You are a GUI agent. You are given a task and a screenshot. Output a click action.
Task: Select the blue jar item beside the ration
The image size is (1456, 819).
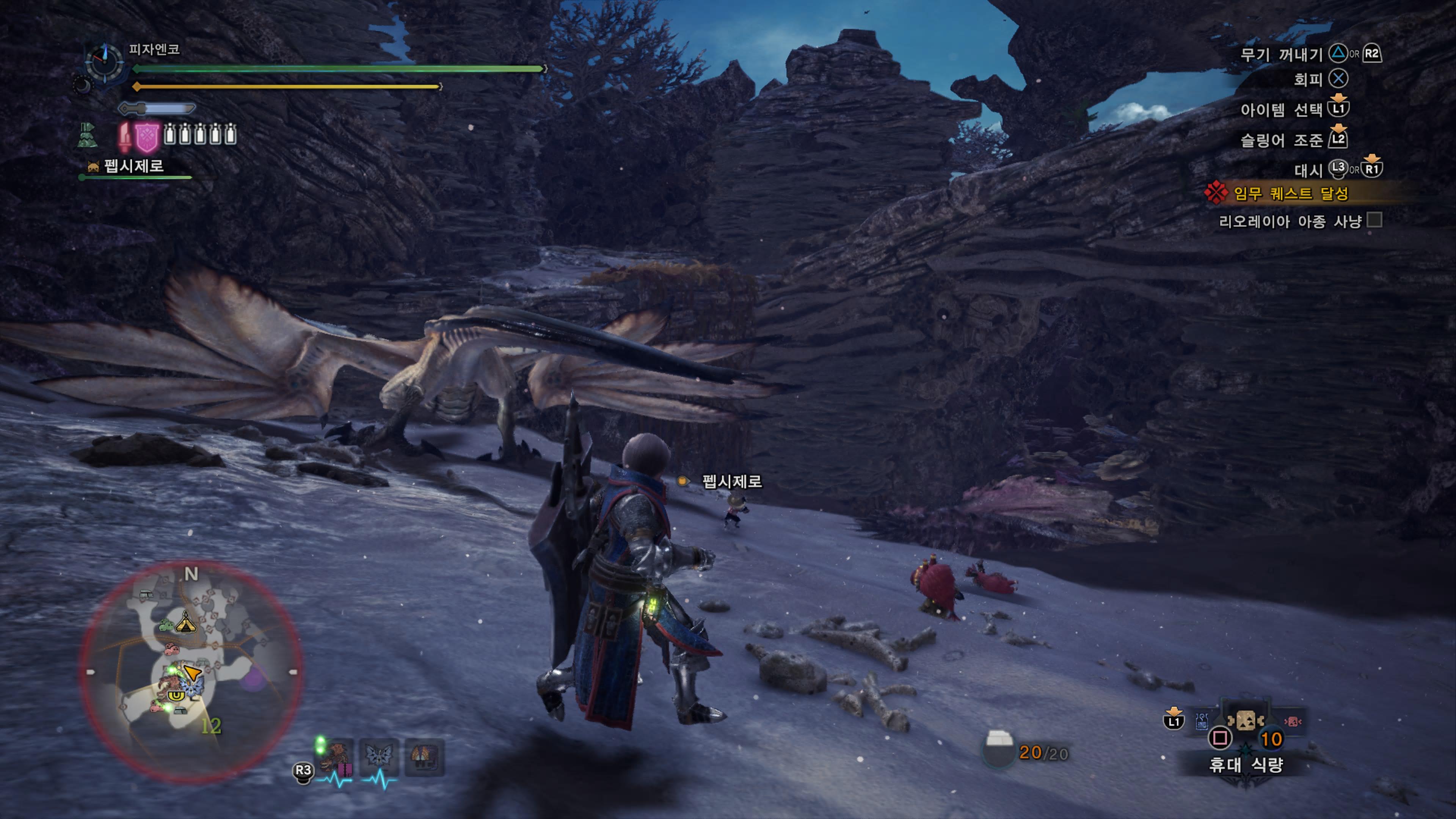(1202, 721)
